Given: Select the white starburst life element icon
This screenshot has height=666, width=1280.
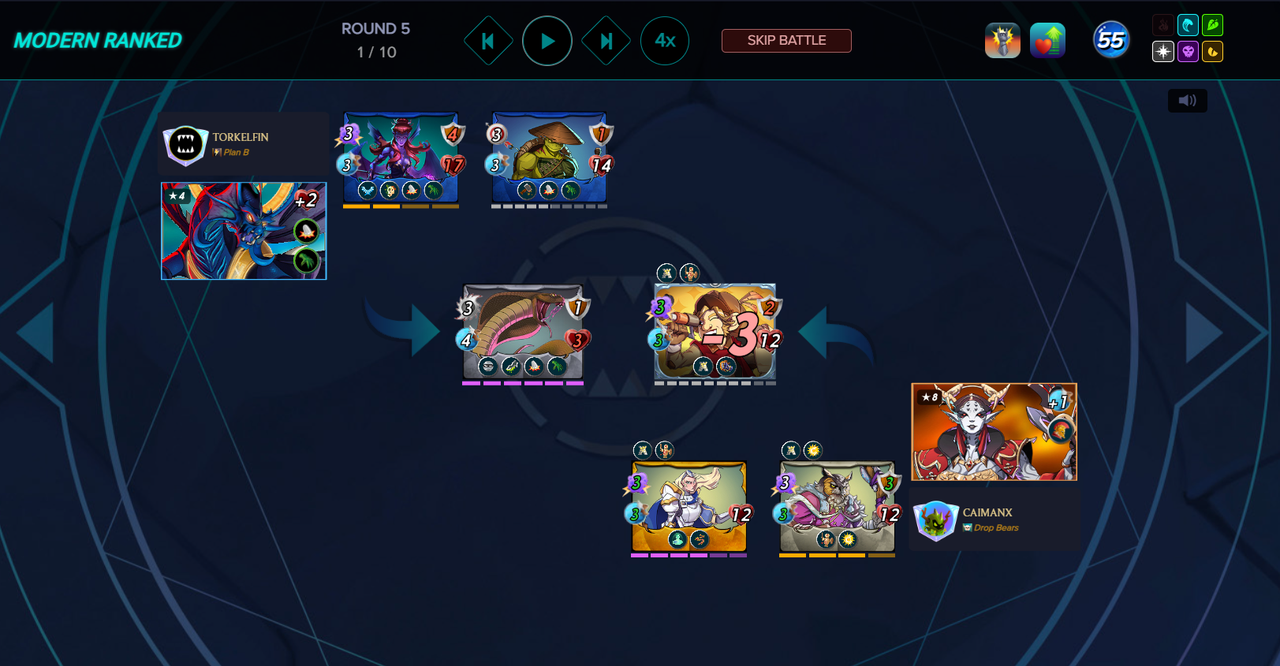Looking at the screenshot, I should tap(1163, 51).
